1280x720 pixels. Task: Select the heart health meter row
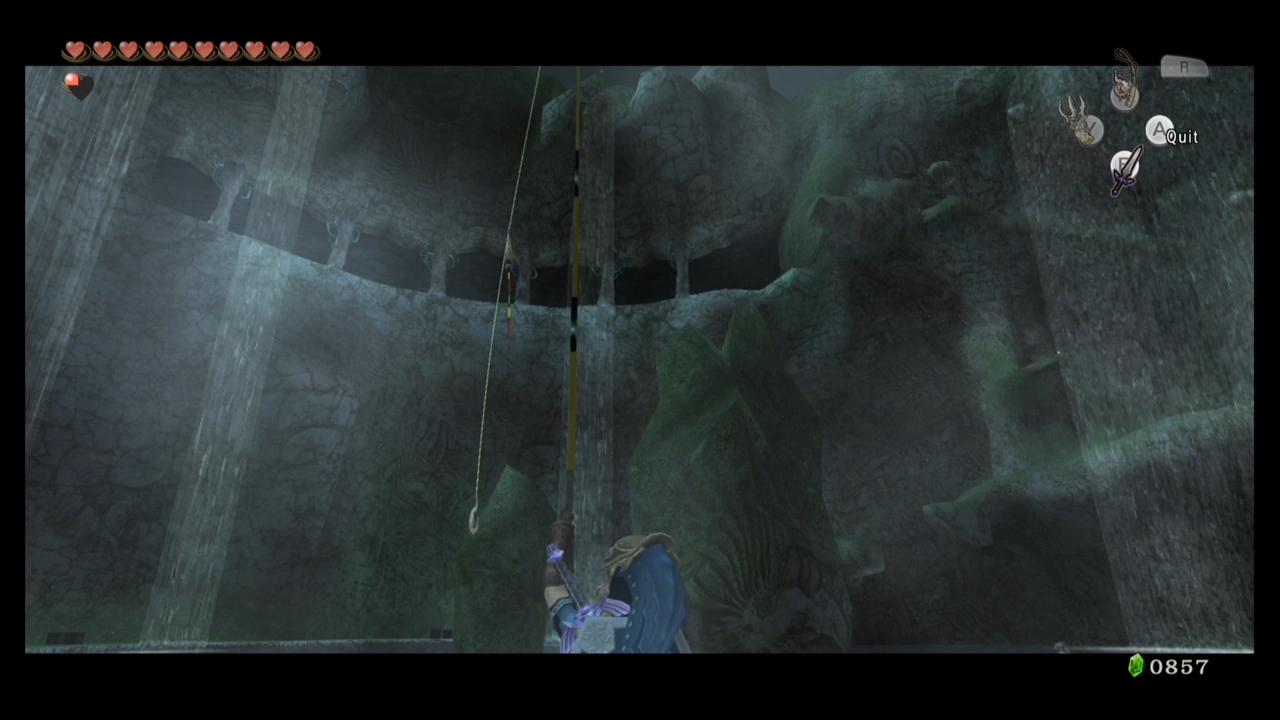click(190, 50)
